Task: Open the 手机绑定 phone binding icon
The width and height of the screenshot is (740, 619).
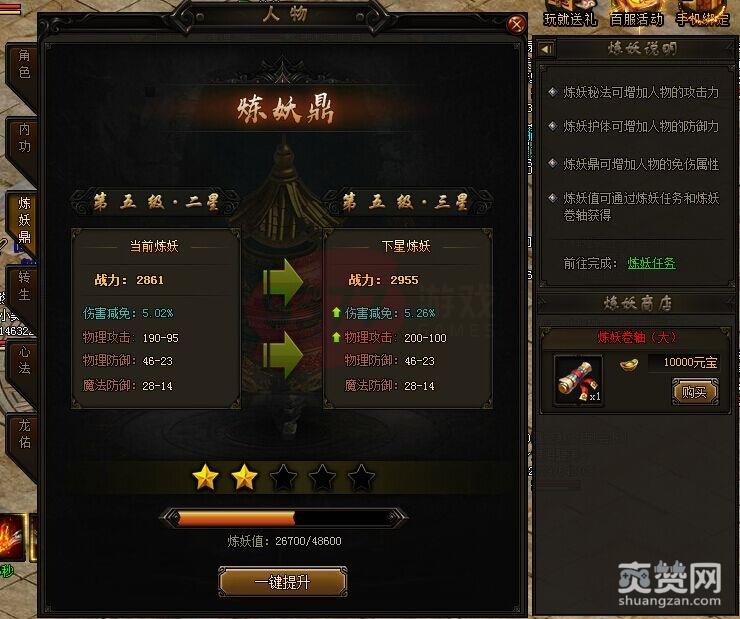Action: tap(703, 14)
